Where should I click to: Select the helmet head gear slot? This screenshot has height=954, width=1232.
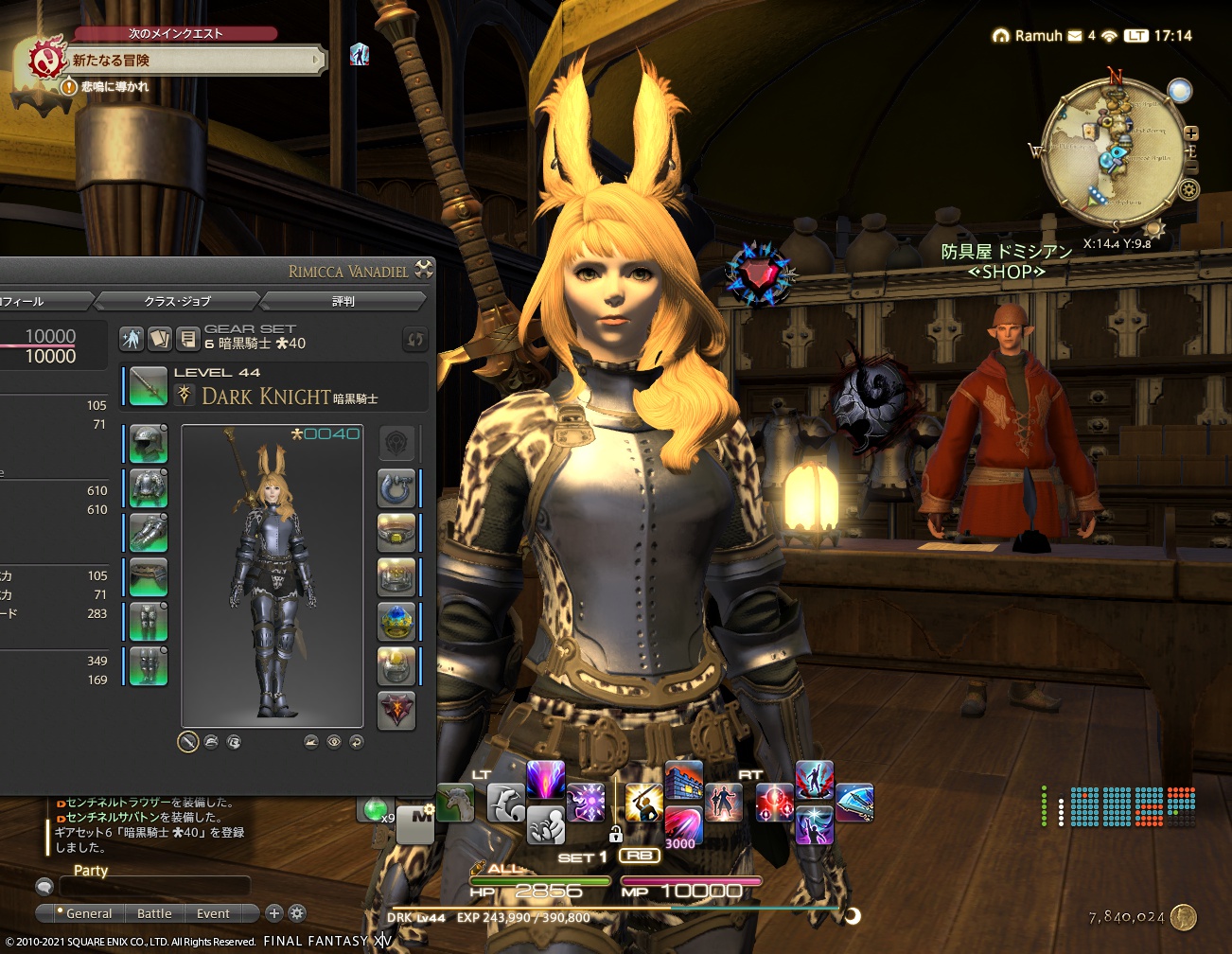[147, 443]
